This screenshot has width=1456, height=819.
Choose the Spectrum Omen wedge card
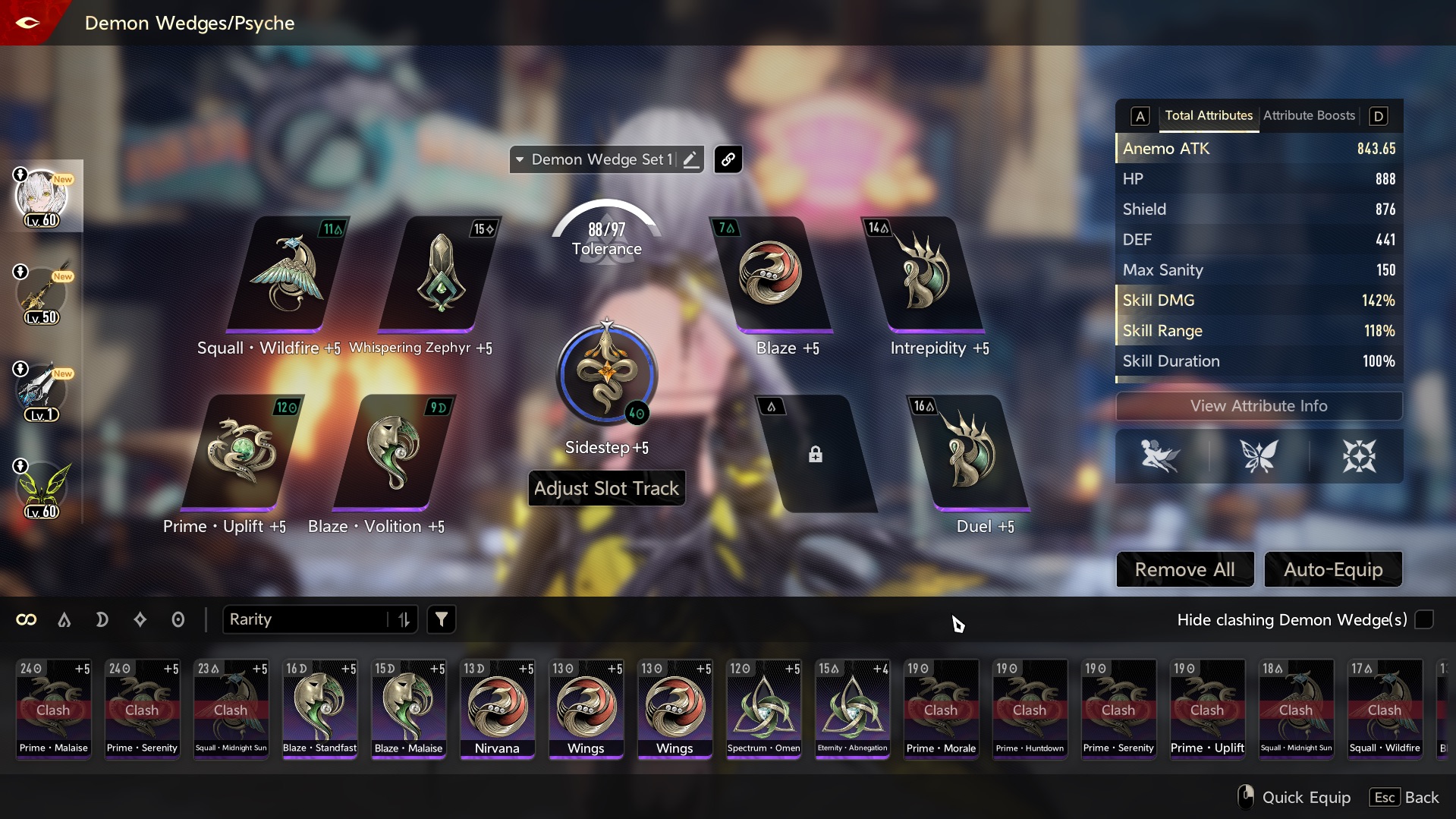click(763, 709)
